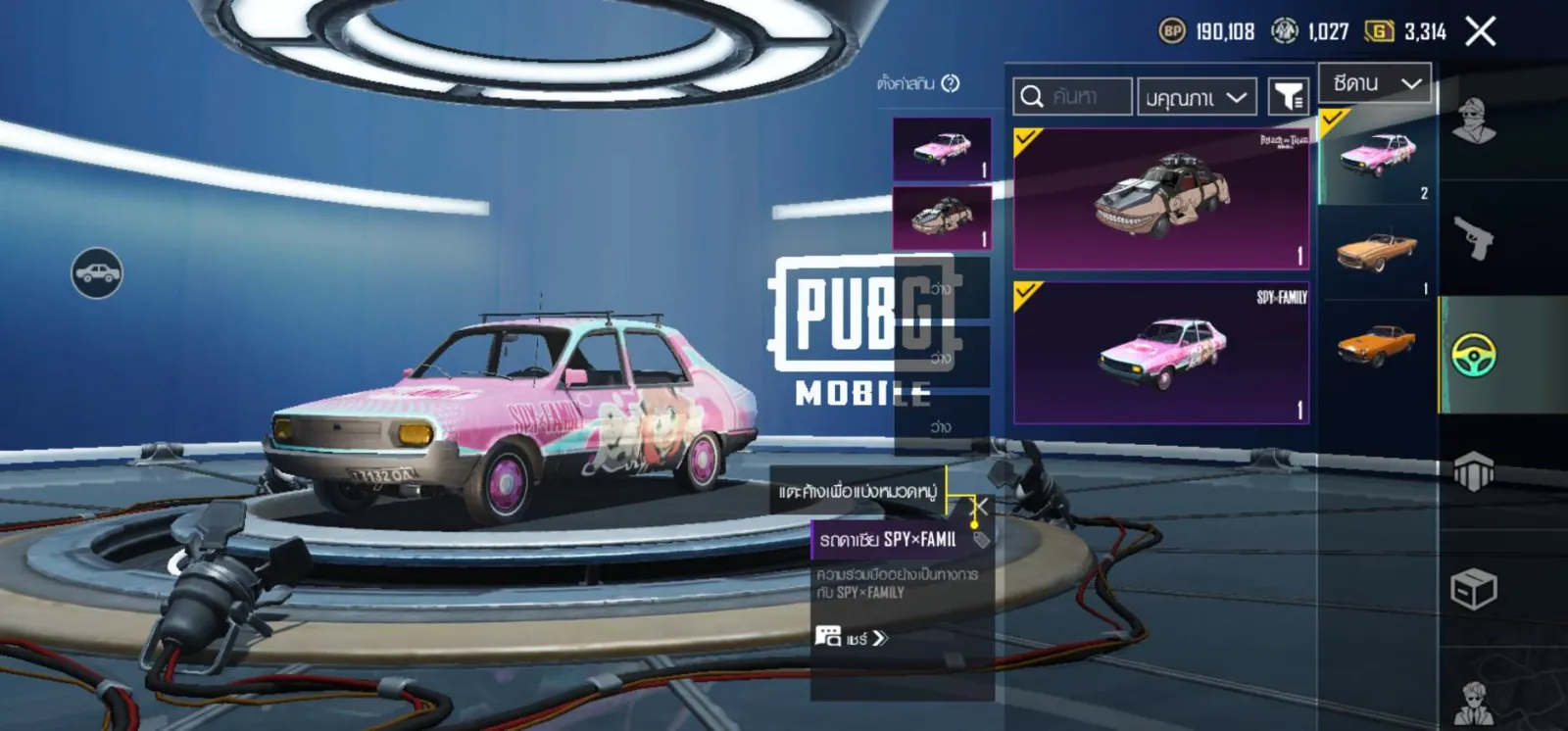This screenshot has height=731, width=1568.
Task: Close the inventory screen with the X
Action: tap(1480, 31)
